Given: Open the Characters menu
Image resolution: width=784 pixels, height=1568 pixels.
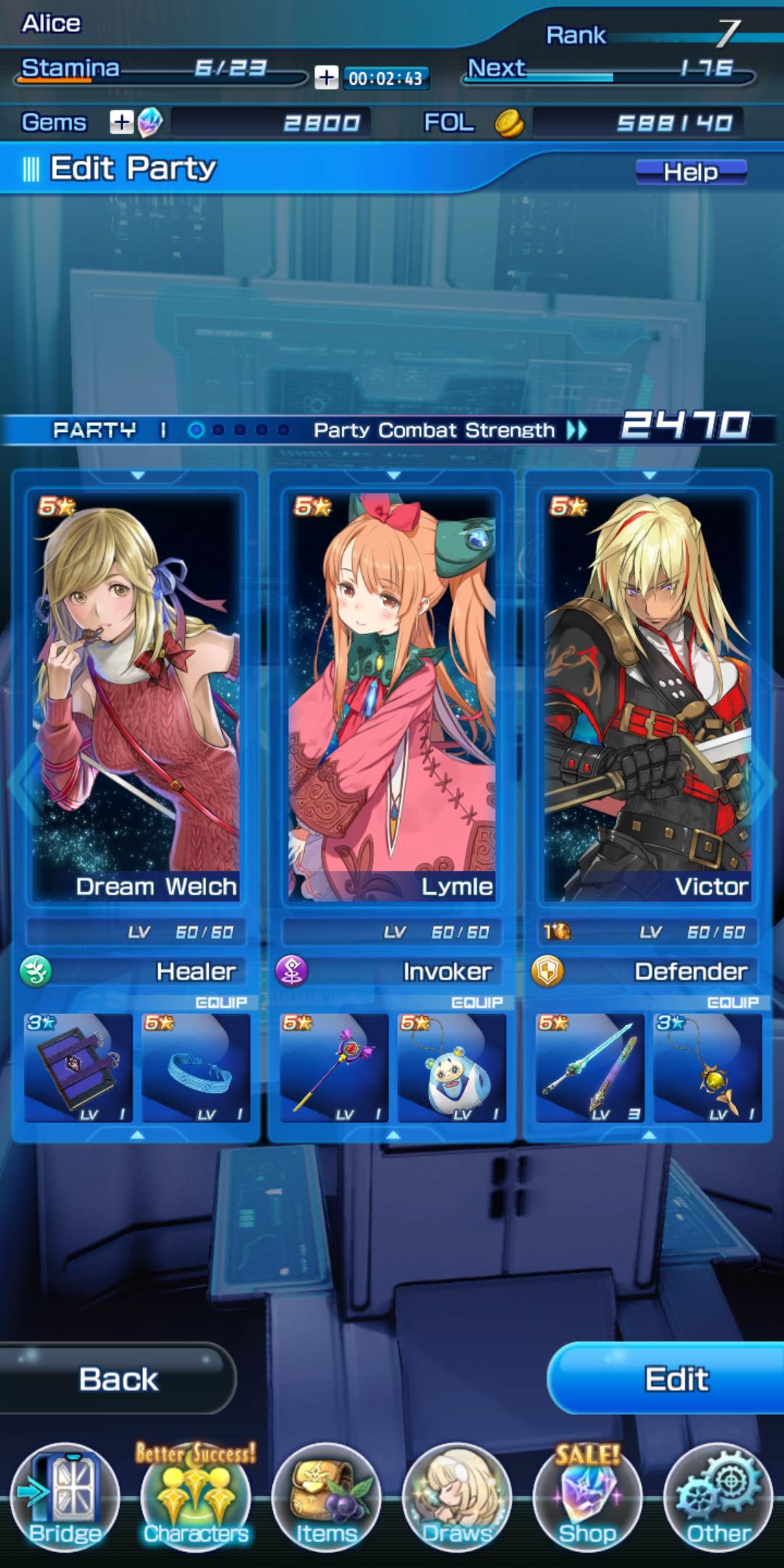Looking at the screenshot, I should tap(196, 1498).
